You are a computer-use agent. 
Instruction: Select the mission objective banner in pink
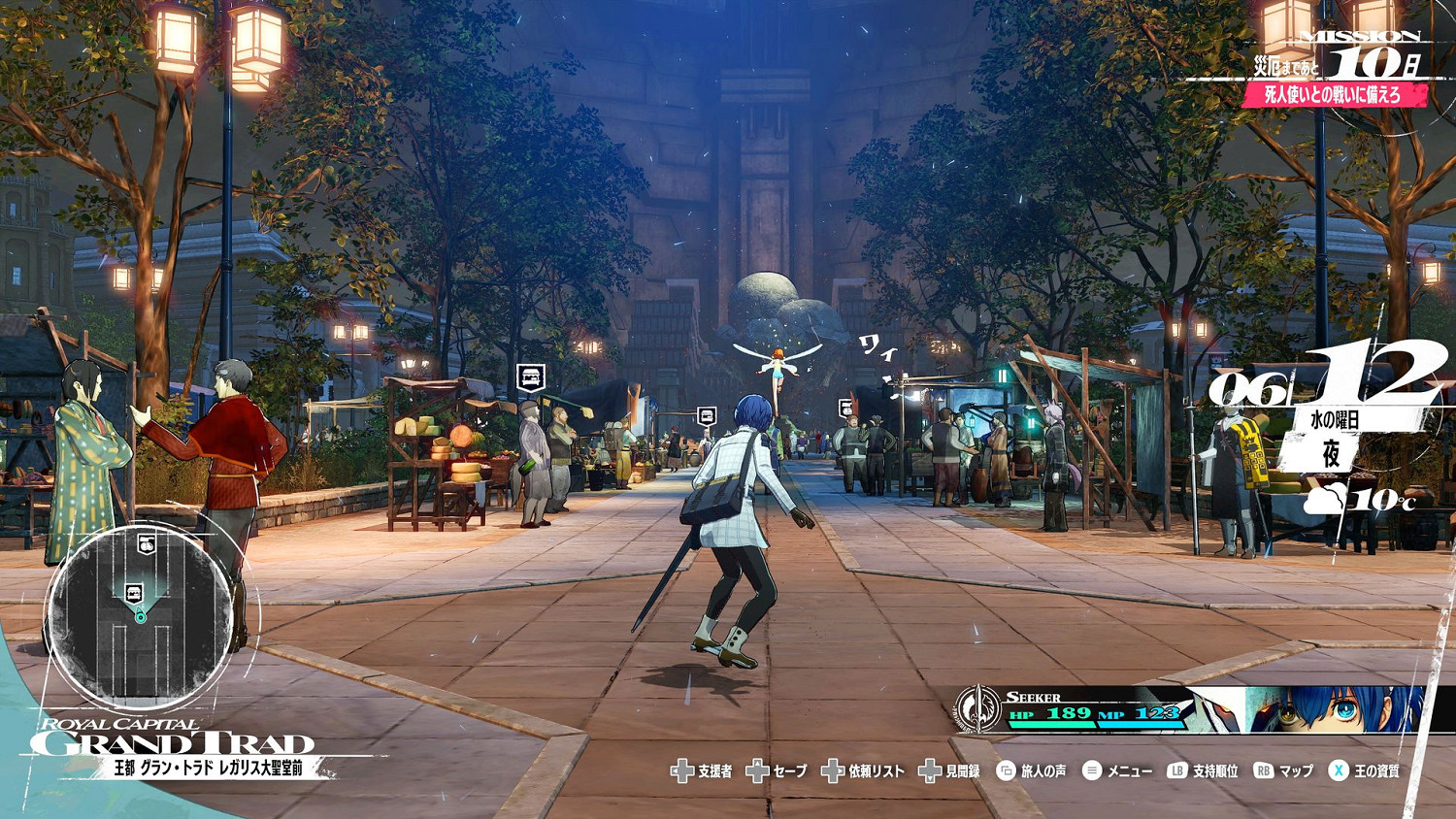pos(1332,94)
